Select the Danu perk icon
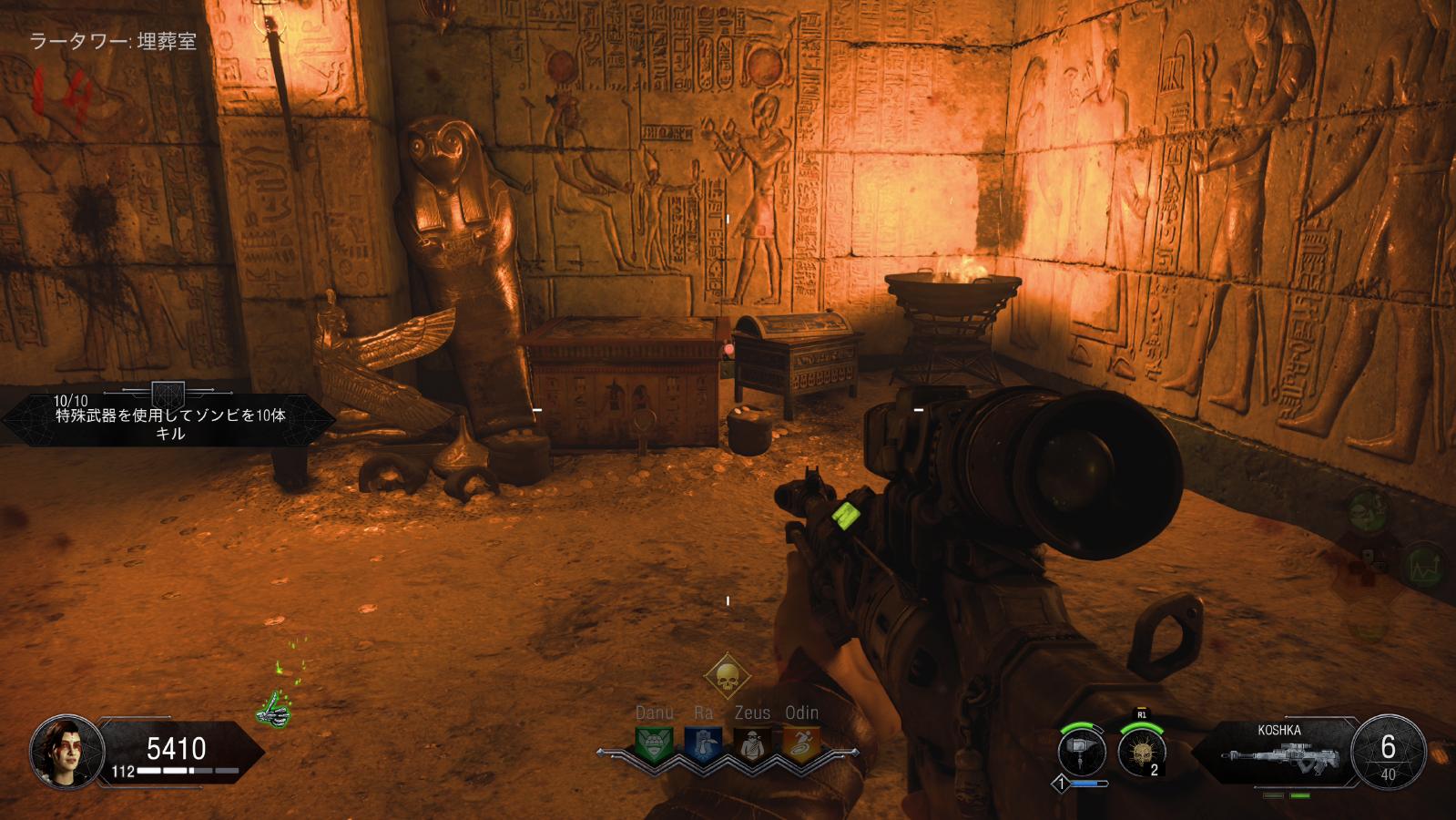1456x820 pixels. tap(653, 744)
